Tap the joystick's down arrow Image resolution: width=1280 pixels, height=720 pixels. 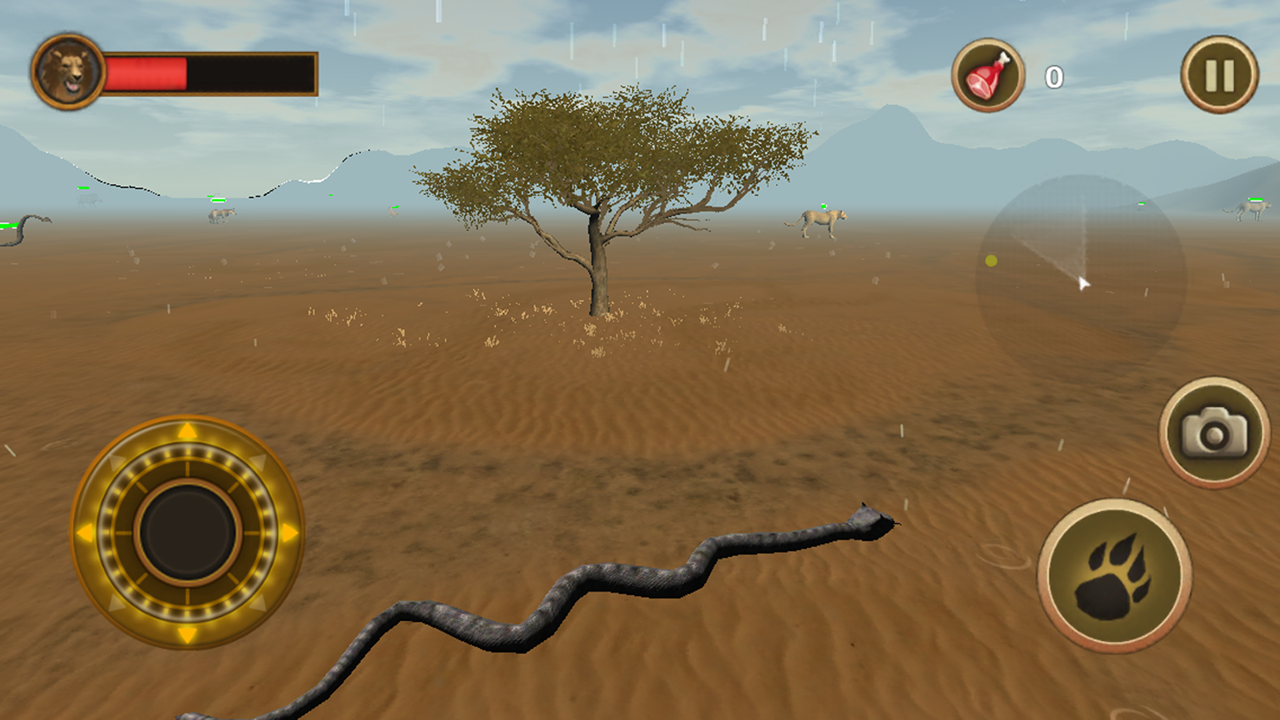(x=187, y=634)
